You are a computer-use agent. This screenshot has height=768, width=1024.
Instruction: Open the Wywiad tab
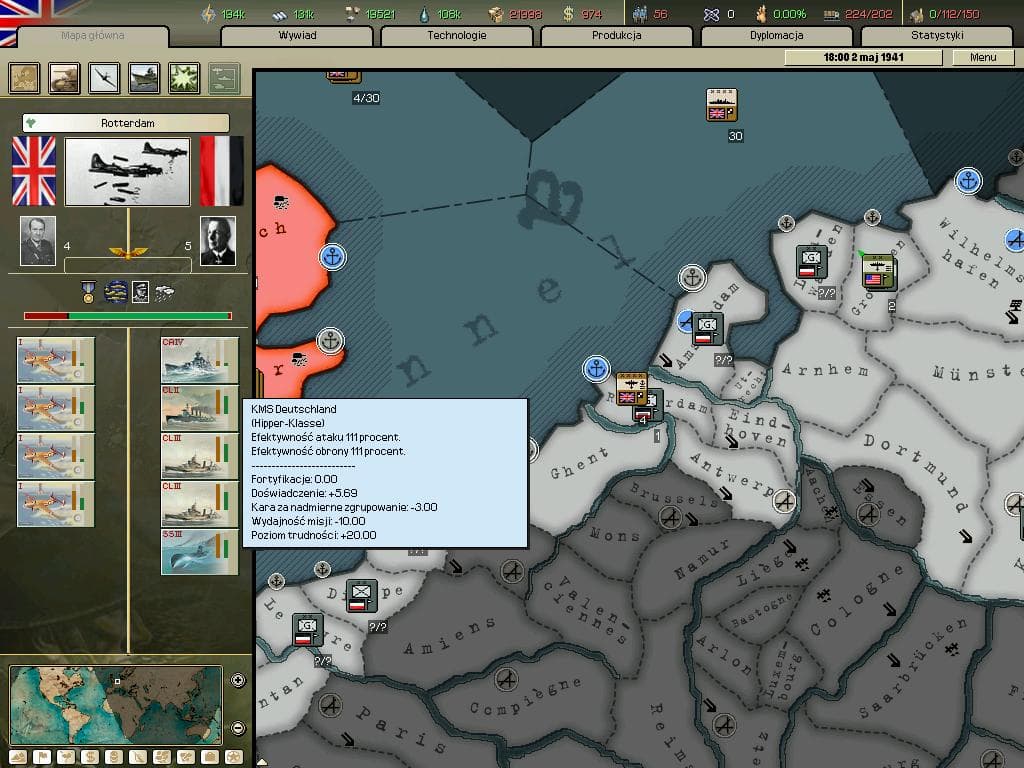coord(297,36)
